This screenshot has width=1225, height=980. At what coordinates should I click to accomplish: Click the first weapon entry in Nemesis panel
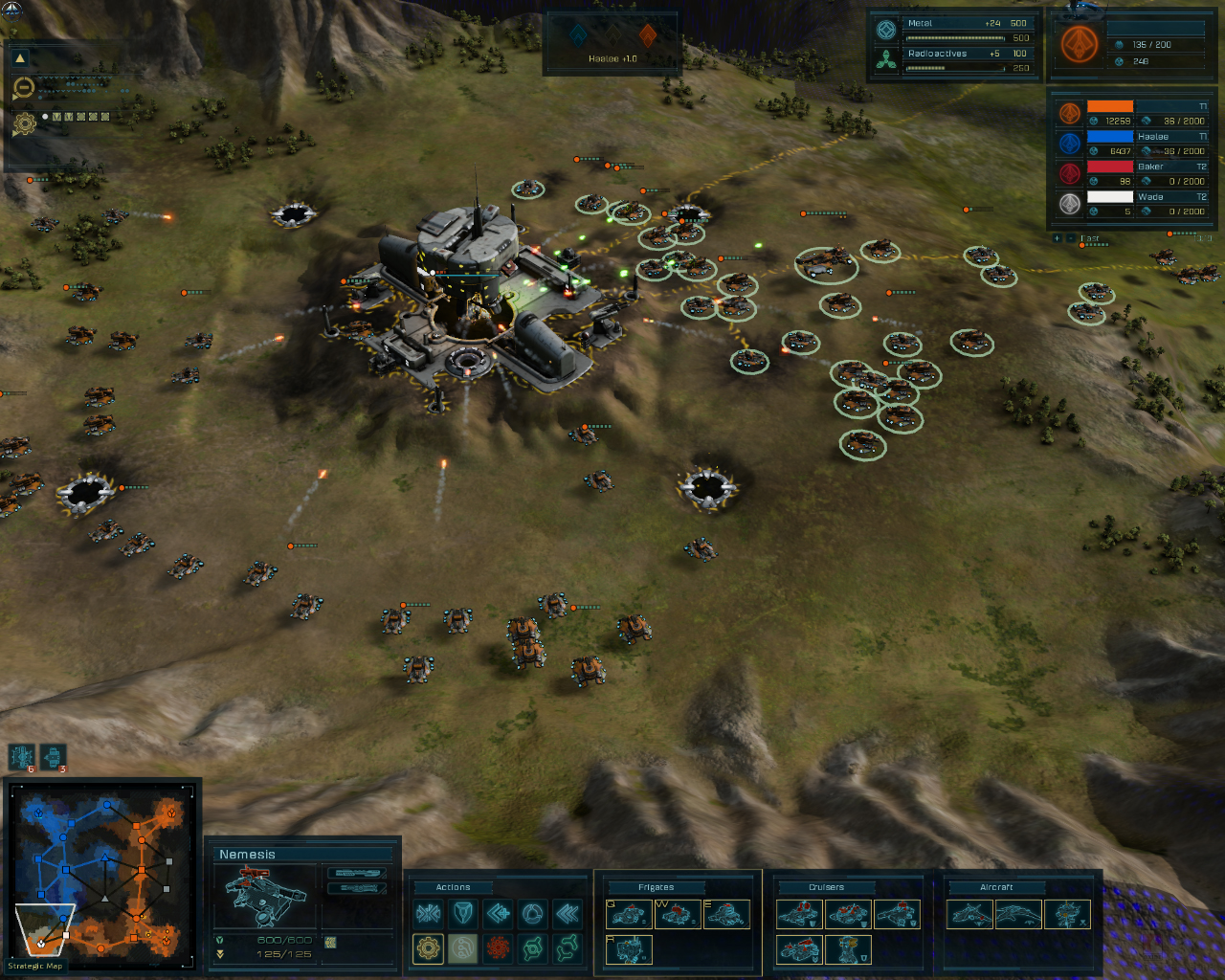pyautogui.click(x=356, y=873)
